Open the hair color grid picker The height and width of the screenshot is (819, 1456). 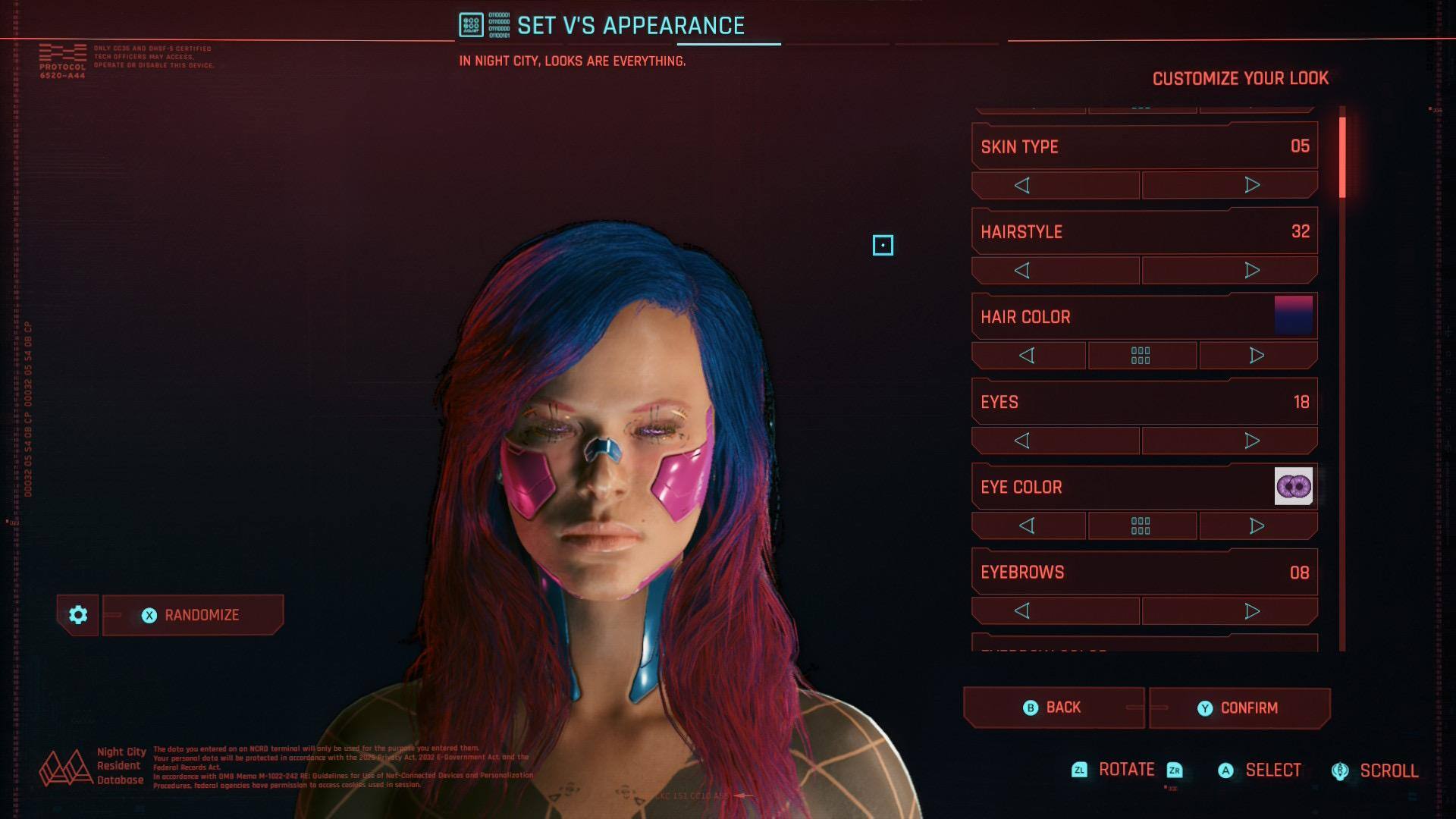tap(1141, 355)
